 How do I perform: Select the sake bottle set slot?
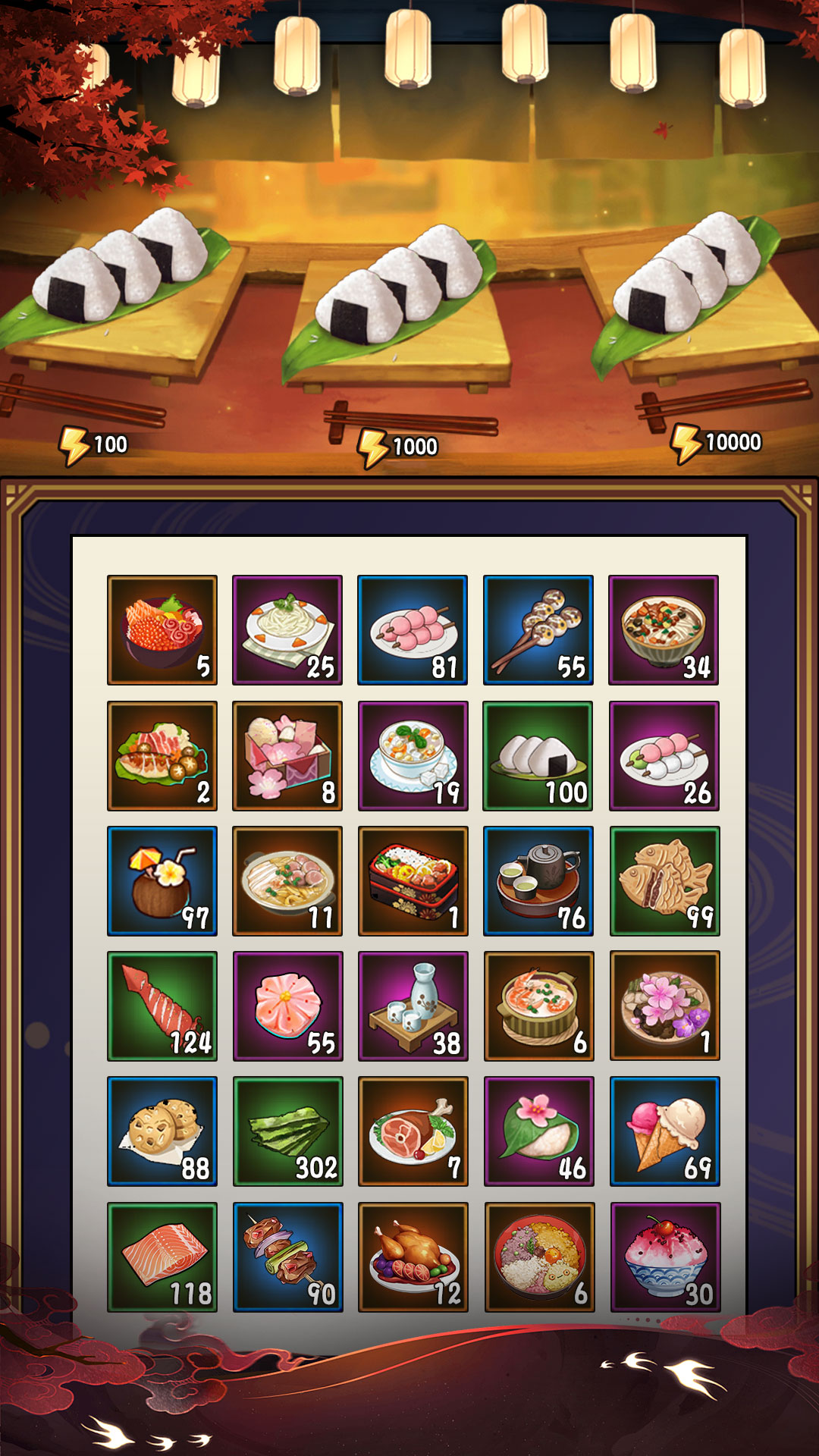[413, 1006]
